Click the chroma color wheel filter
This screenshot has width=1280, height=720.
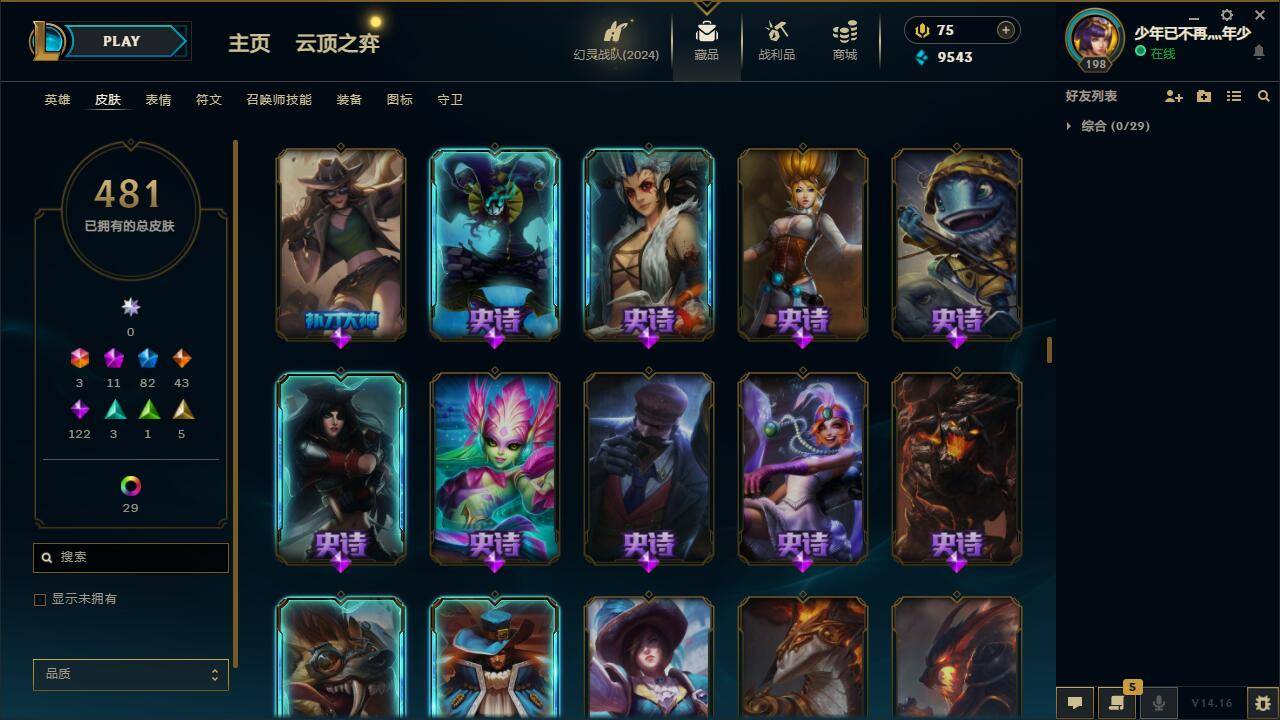130,487
